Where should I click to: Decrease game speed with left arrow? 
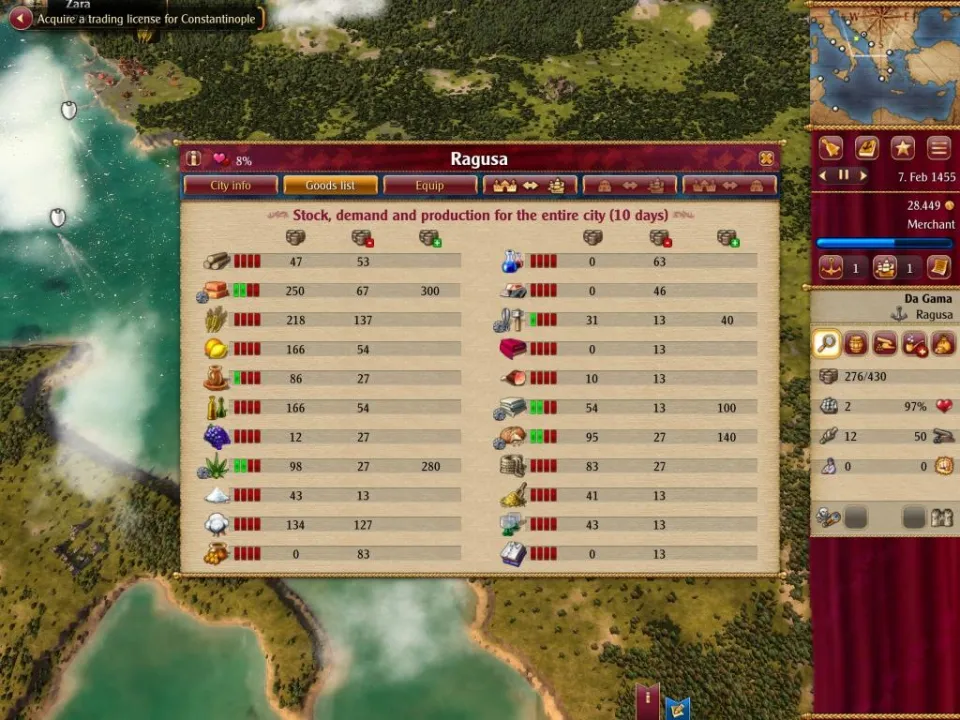(x=824, y=175)
